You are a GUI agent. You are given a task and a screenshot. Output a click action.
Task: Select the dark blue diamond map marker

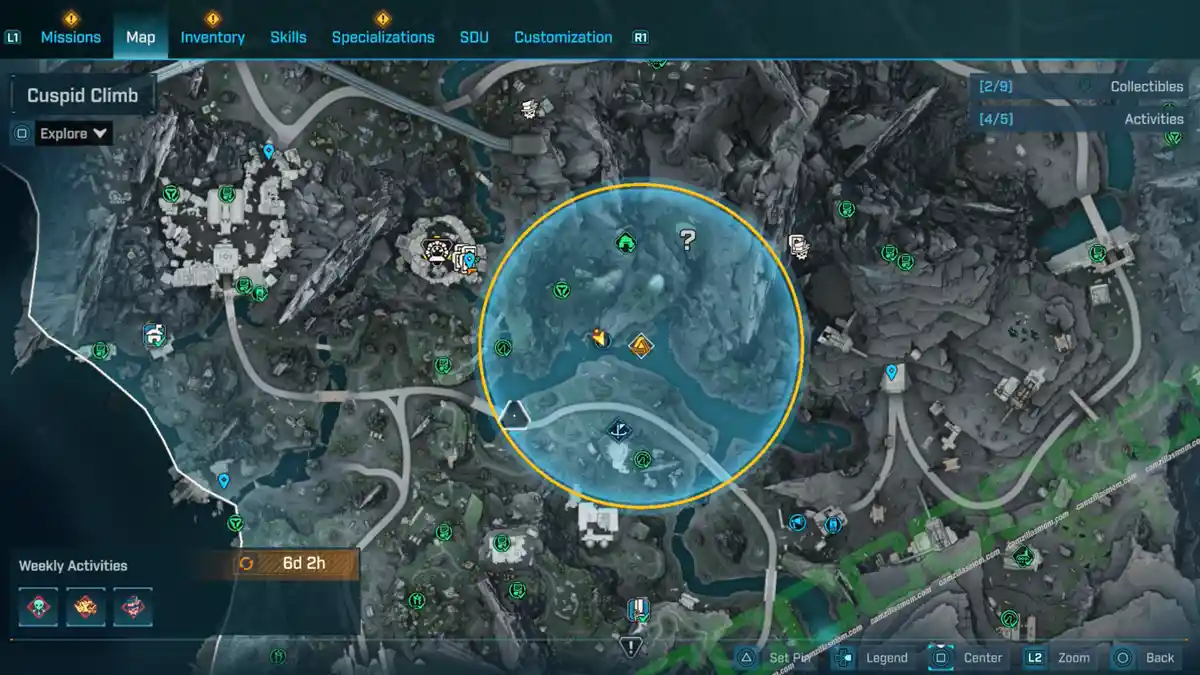point(619,431)
